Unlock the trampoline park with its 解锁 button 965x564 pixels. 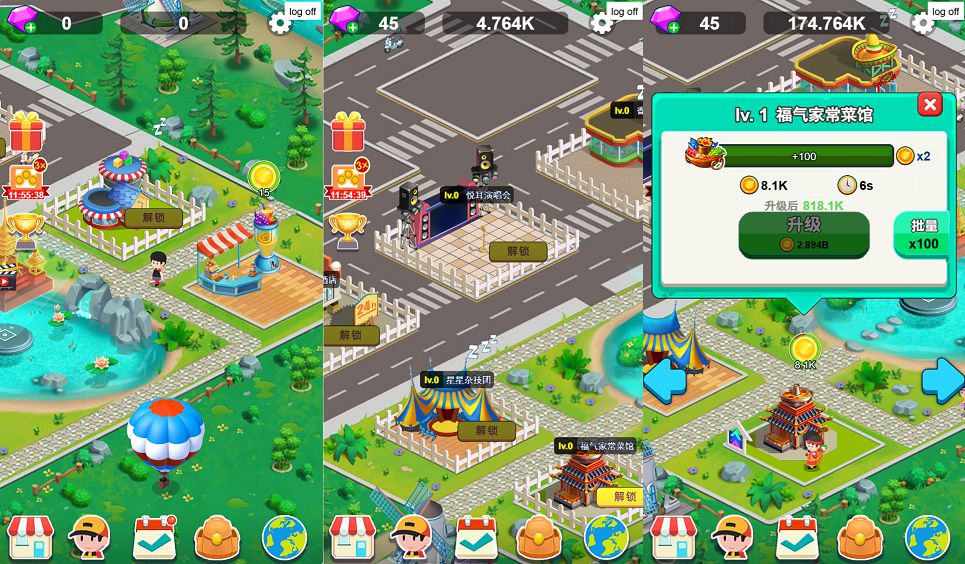[x=153, y=217]
